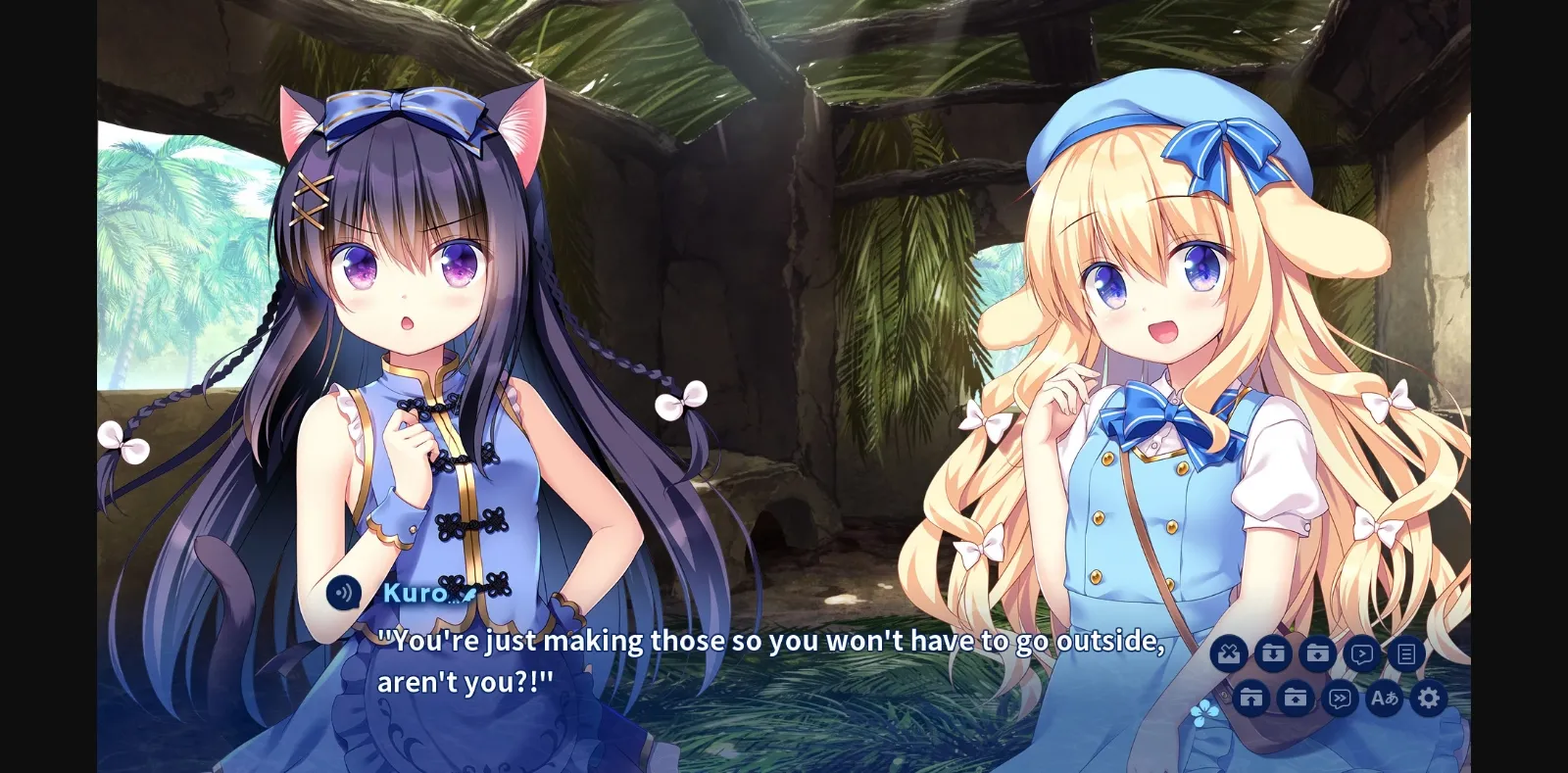Replay Kuro's voice line with the speaker icon

coord(345,592)
